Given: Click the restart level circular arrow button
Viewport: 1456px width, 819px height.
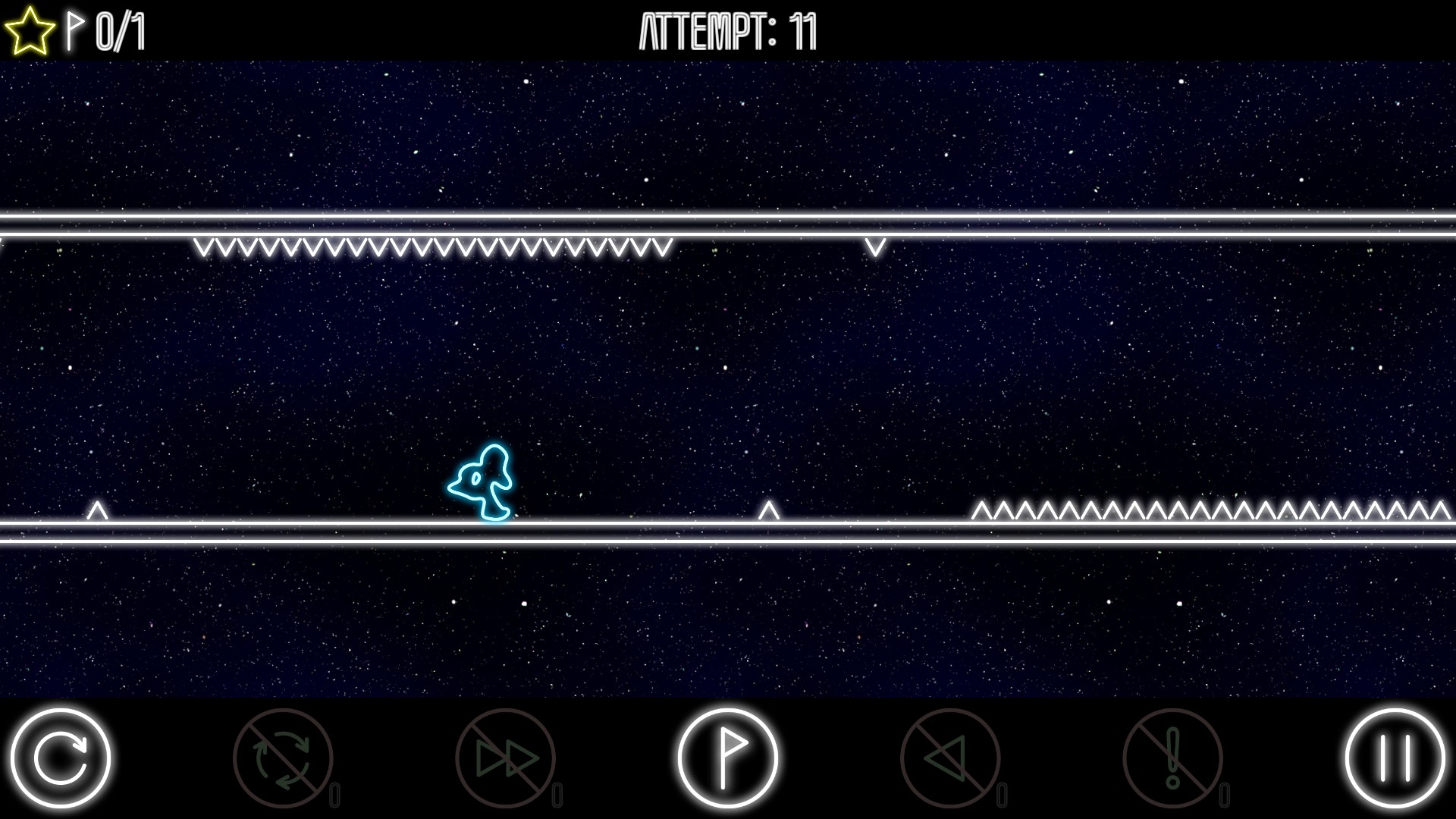Looking at the screenshot, I should pyautogui.click(x=61, y=758).
